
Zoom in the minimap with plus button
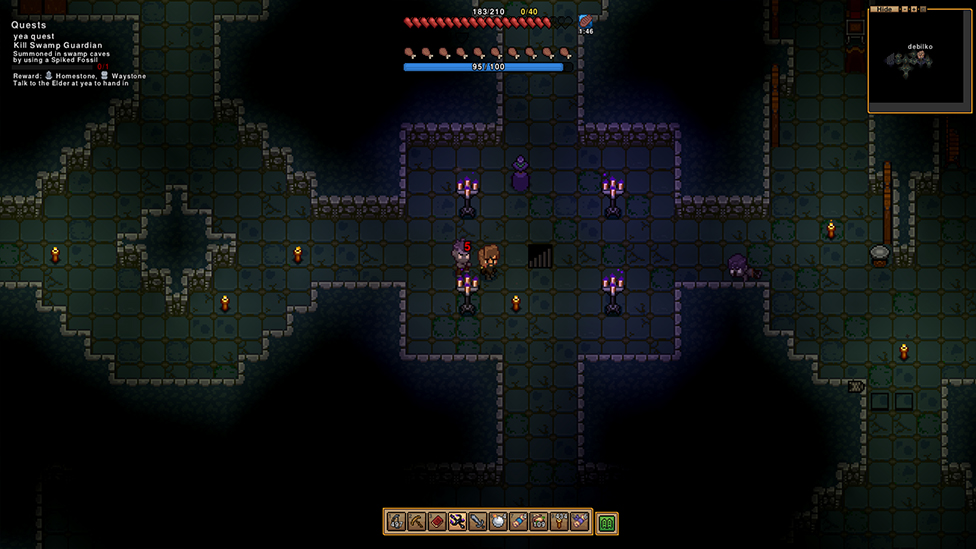coord(912,9)
